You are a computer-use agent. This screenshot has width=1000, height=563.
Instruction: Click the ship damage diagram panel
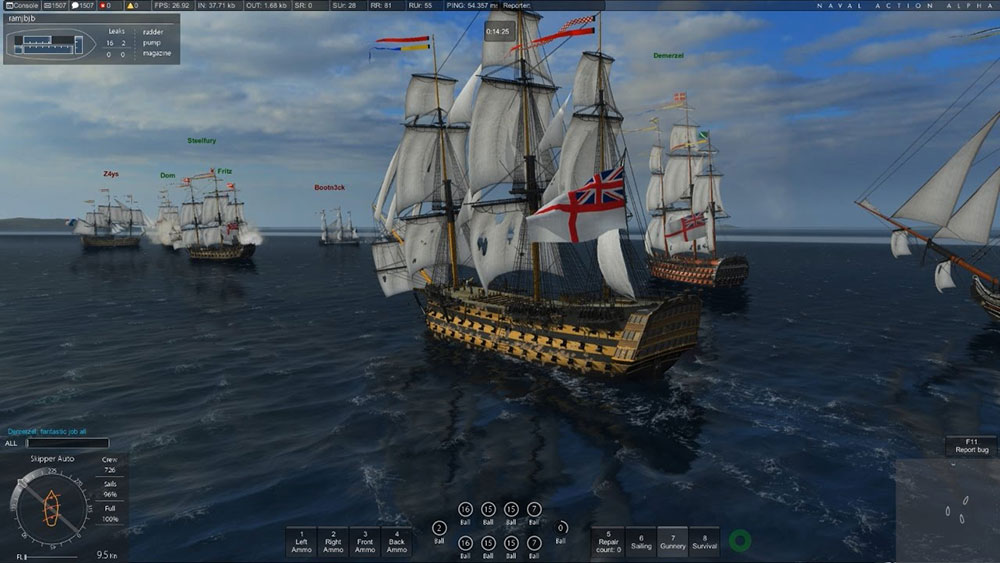coord(92,39)
